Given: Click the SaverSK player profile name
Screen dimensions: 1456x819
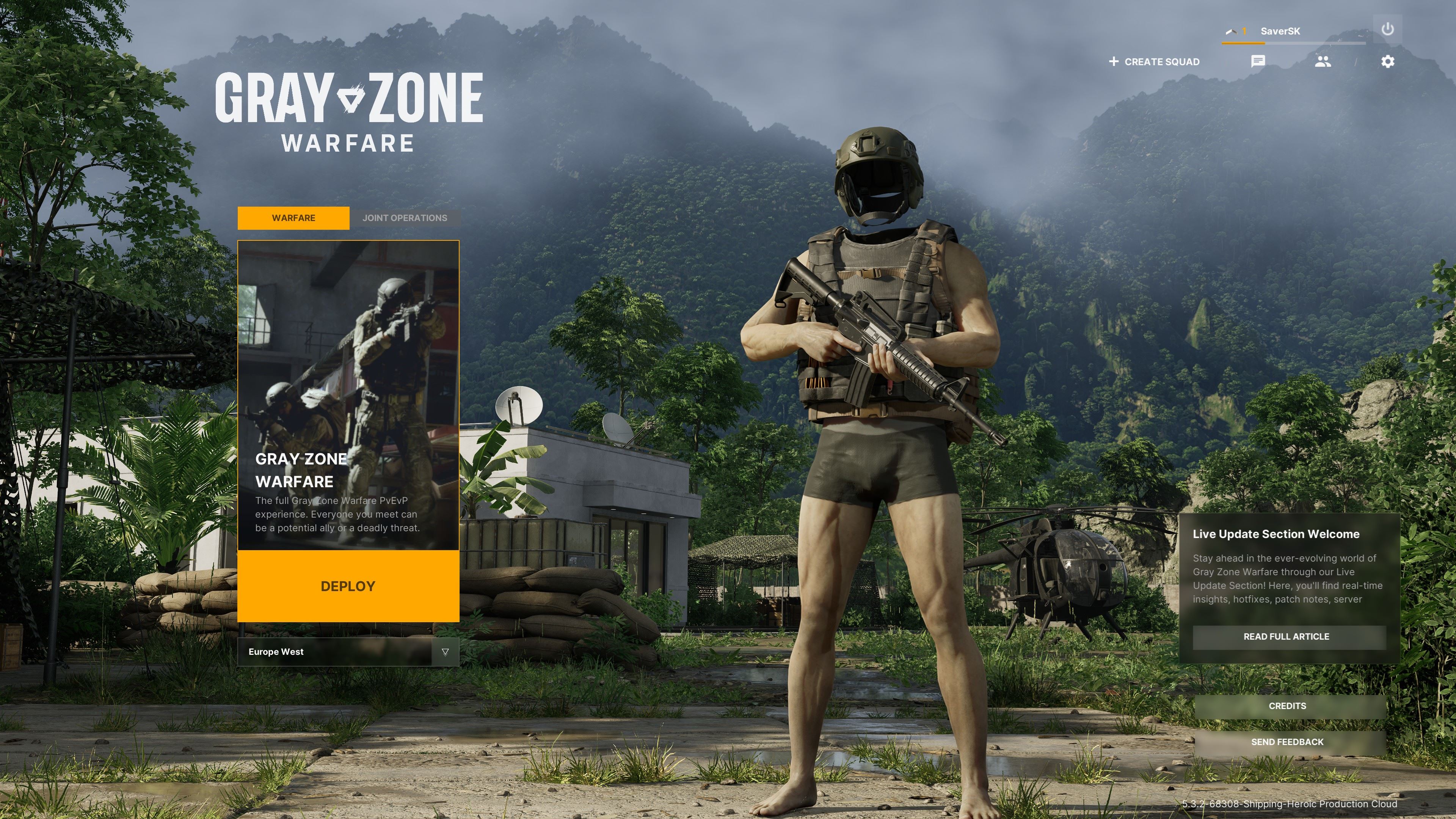Looking at the screenshot, I should (1280, 31).
